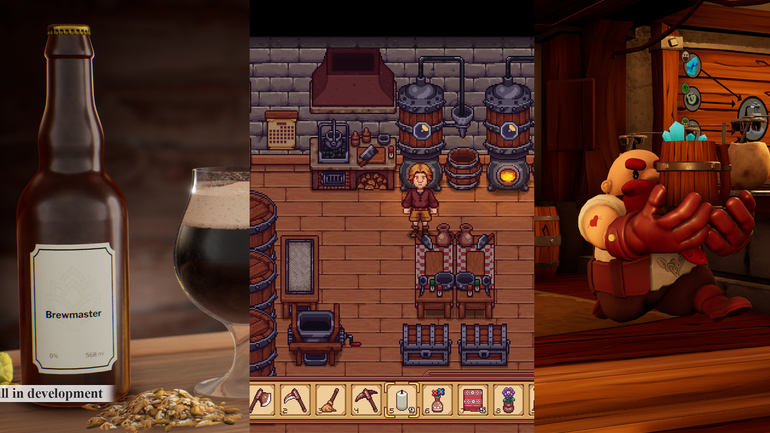Select the red patterned rug slot
770x433 pixels.
point(472,399)
